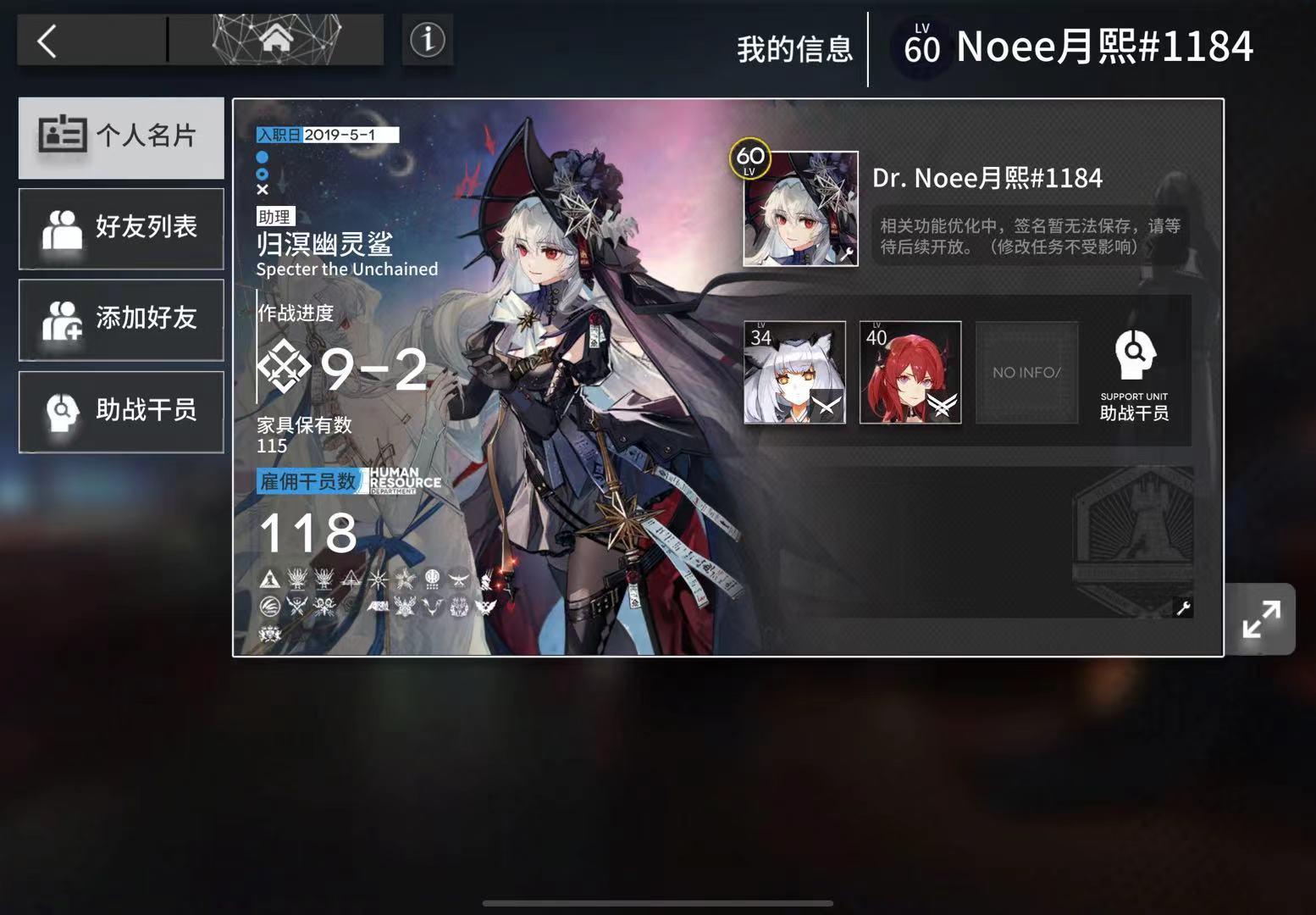Click the wrench icon near the bottom right
1316x915 pixels.
[x=1182, y=609]
